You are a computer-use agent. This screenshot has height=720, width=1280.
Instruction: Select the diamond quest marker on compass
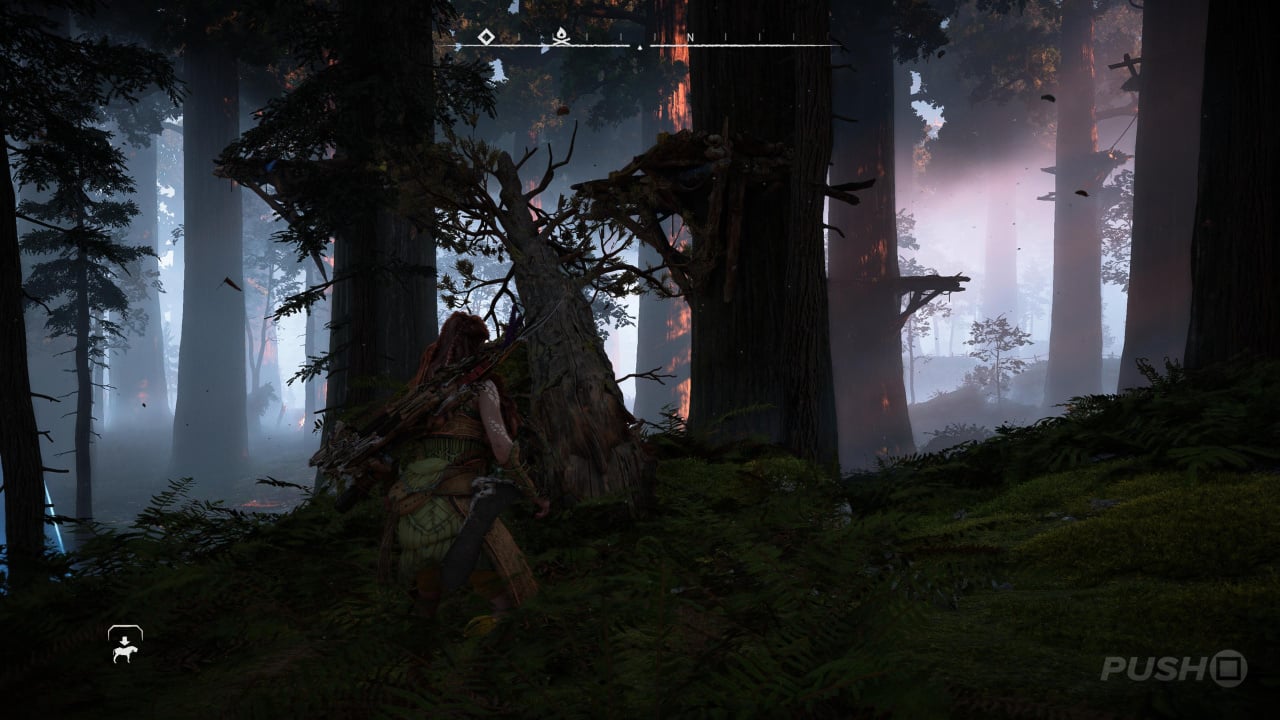pyautogui.click(x=486, y=37)
